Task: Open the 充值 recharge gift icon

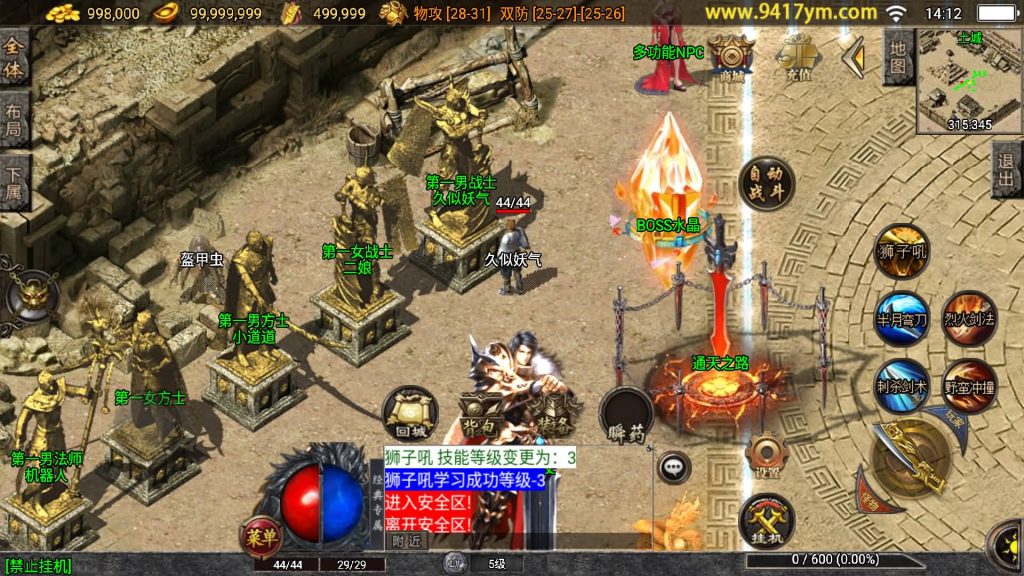Action: pos(796,56)
